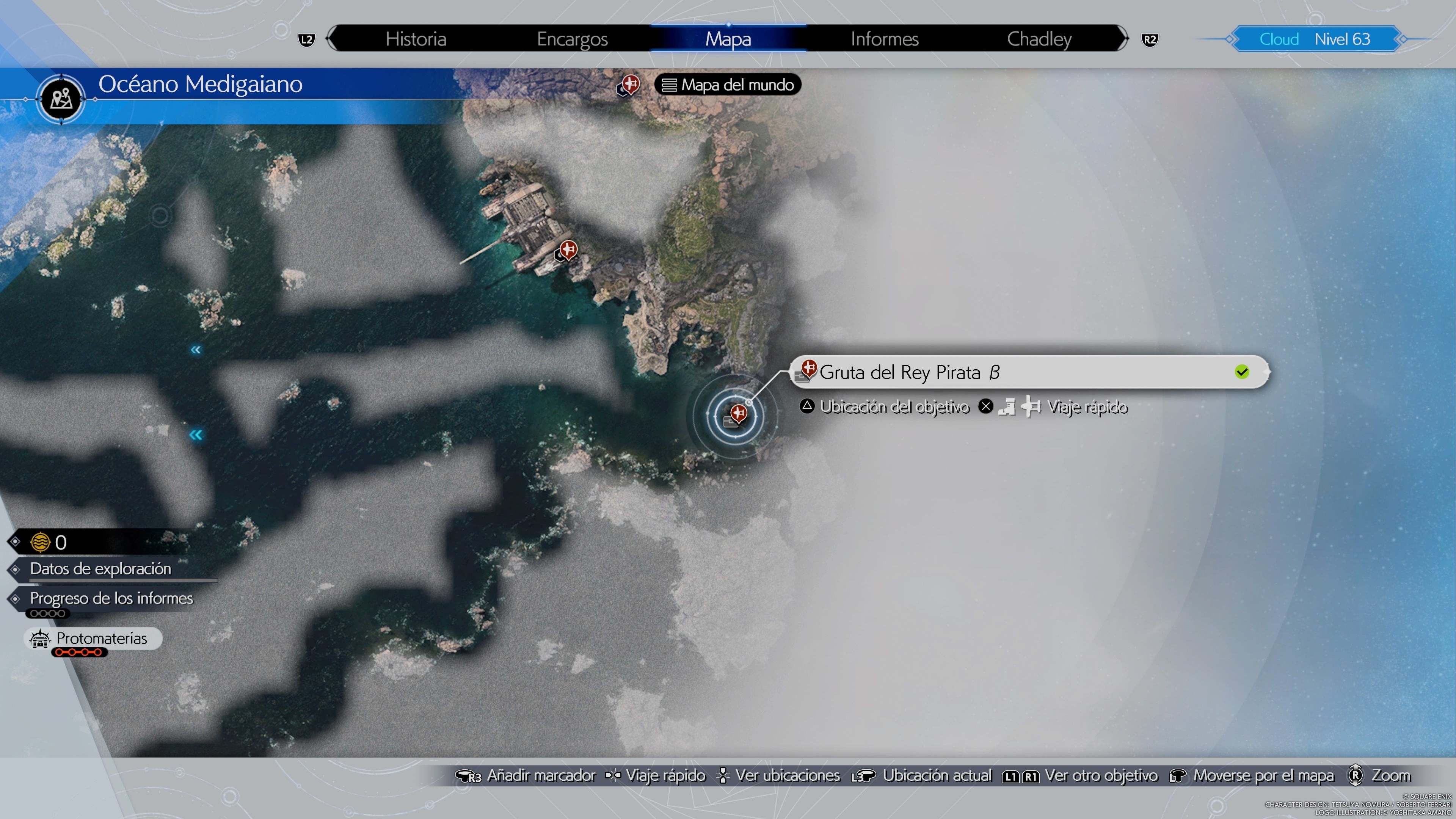1456x819 pixels.
Task: Open Datos de exploración panel
Action: pos(100,569)
